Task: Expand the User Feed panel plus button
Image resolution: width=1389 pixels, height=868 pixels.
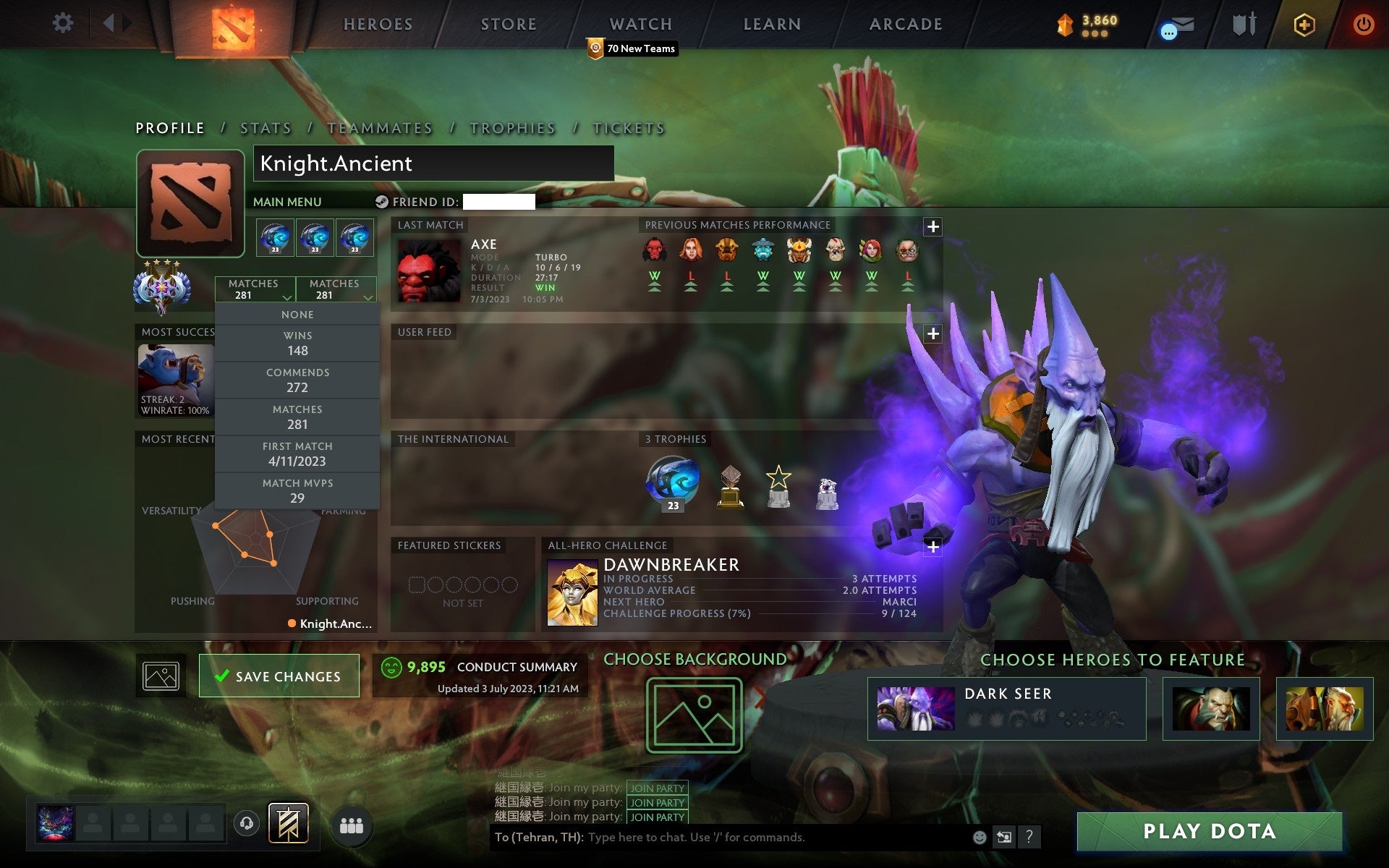Action: pos(933,333)
